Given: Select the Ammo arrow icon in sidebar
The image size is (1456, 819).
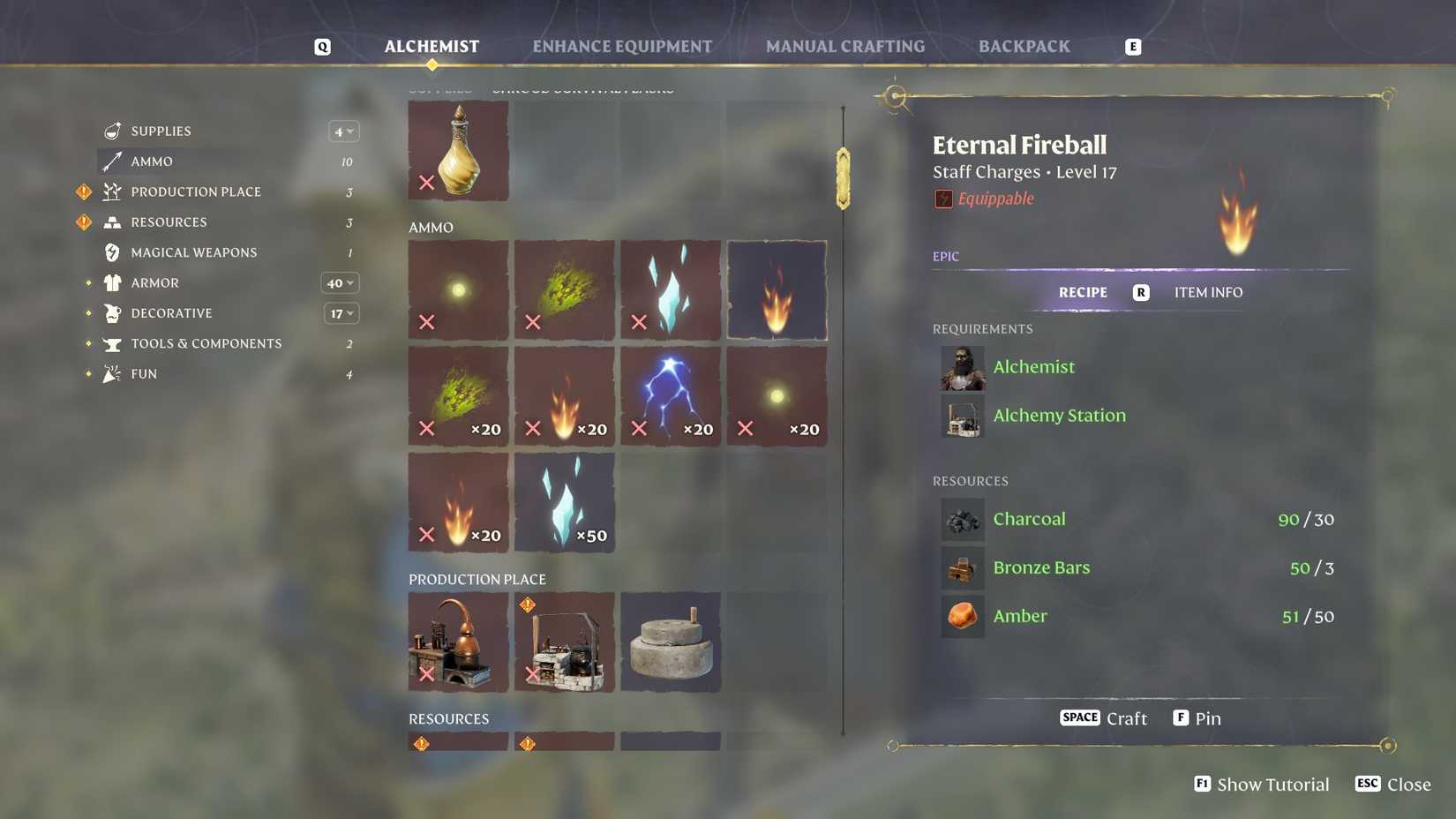Looking at the screenshot, I should [x=111, y=161].
